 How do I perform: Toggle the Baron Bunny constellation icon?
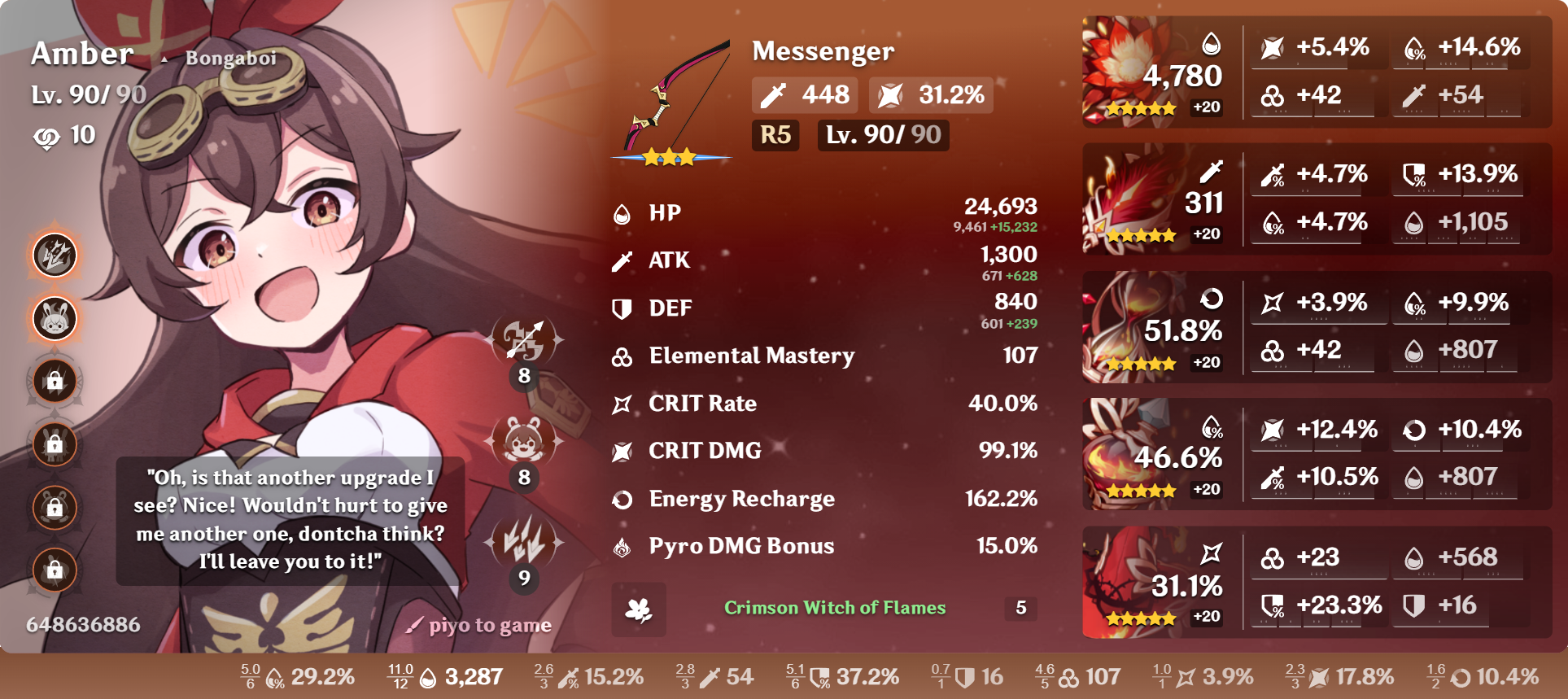coord(54,318)
